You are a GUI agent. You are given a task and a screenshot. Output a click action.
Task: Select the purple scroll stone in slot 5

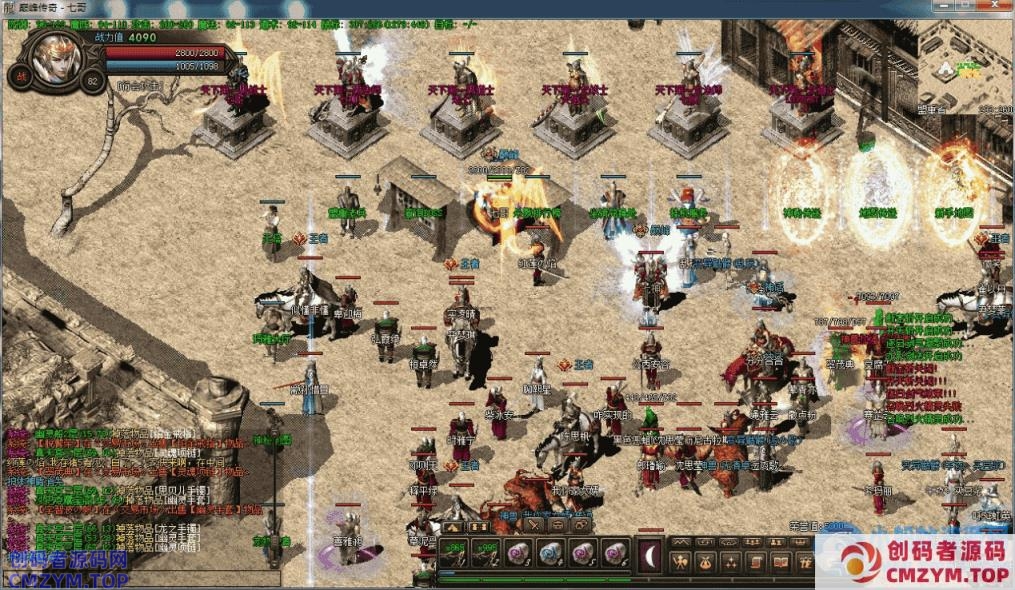pyautogui.click(x=583, y=553)
